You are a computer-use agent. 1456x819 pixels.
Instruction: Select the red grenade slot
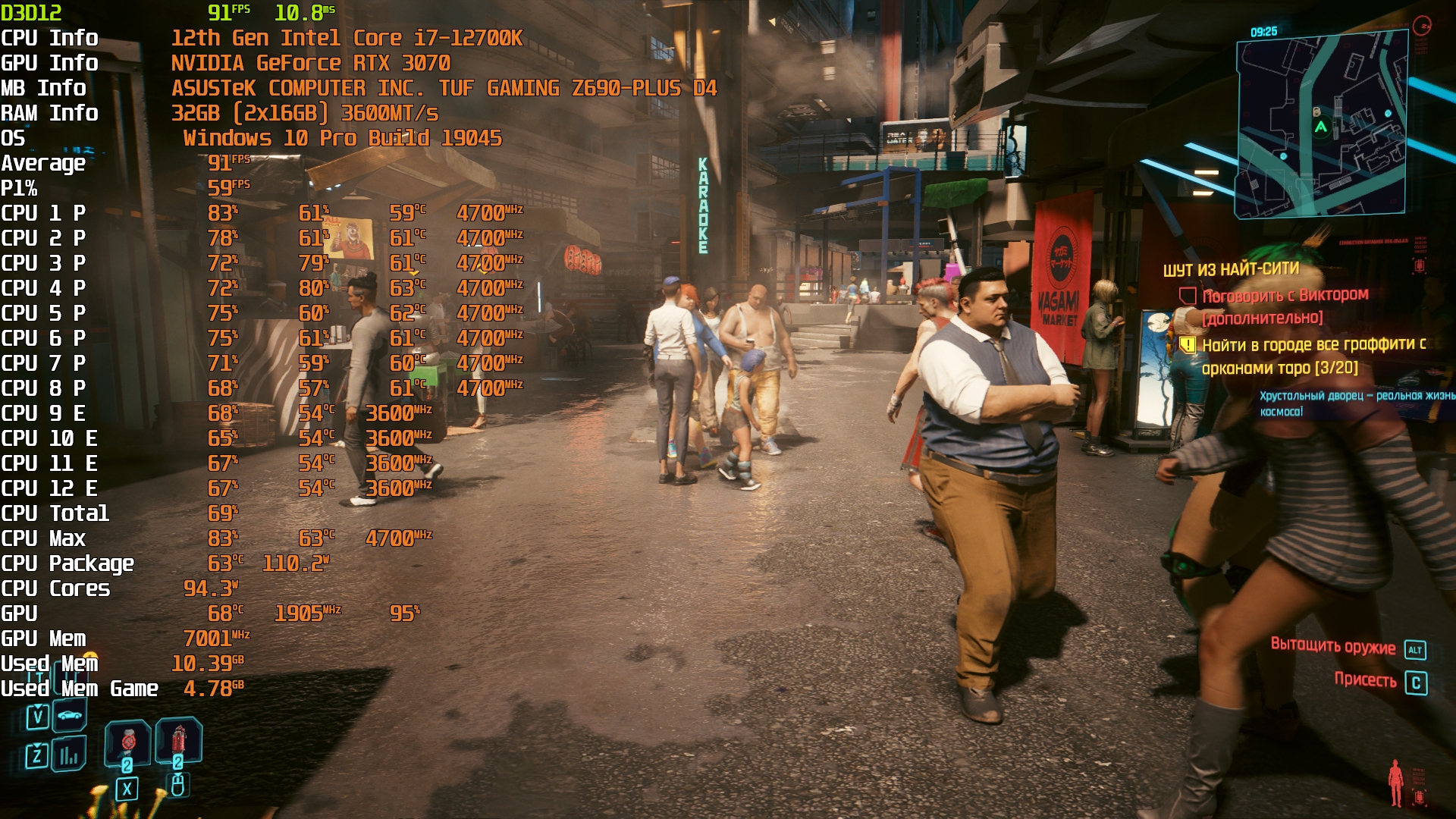pos(179,739)
